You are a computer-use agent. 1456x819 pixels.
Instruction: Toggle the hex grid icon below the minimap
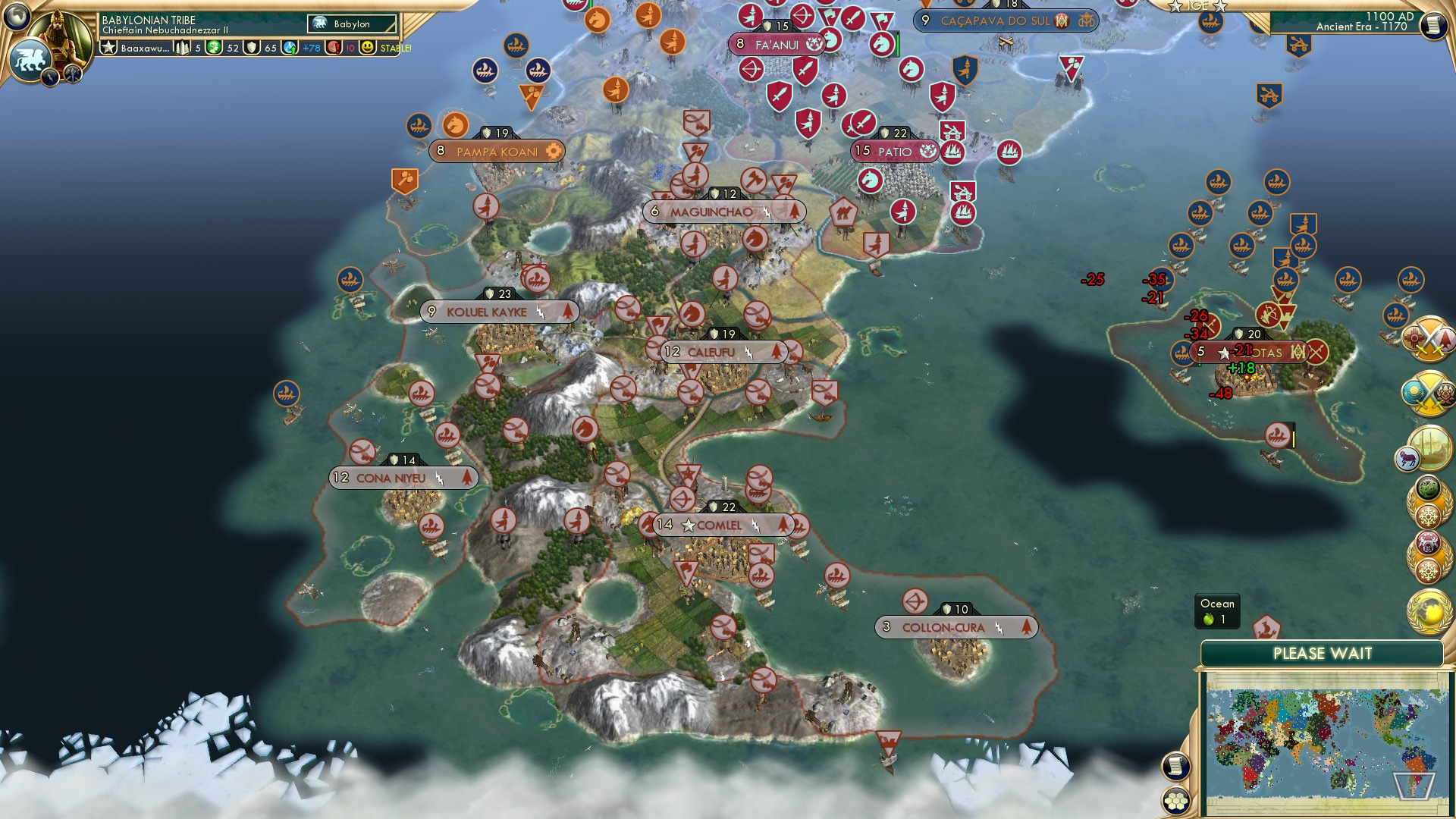tap(1175, 801)
